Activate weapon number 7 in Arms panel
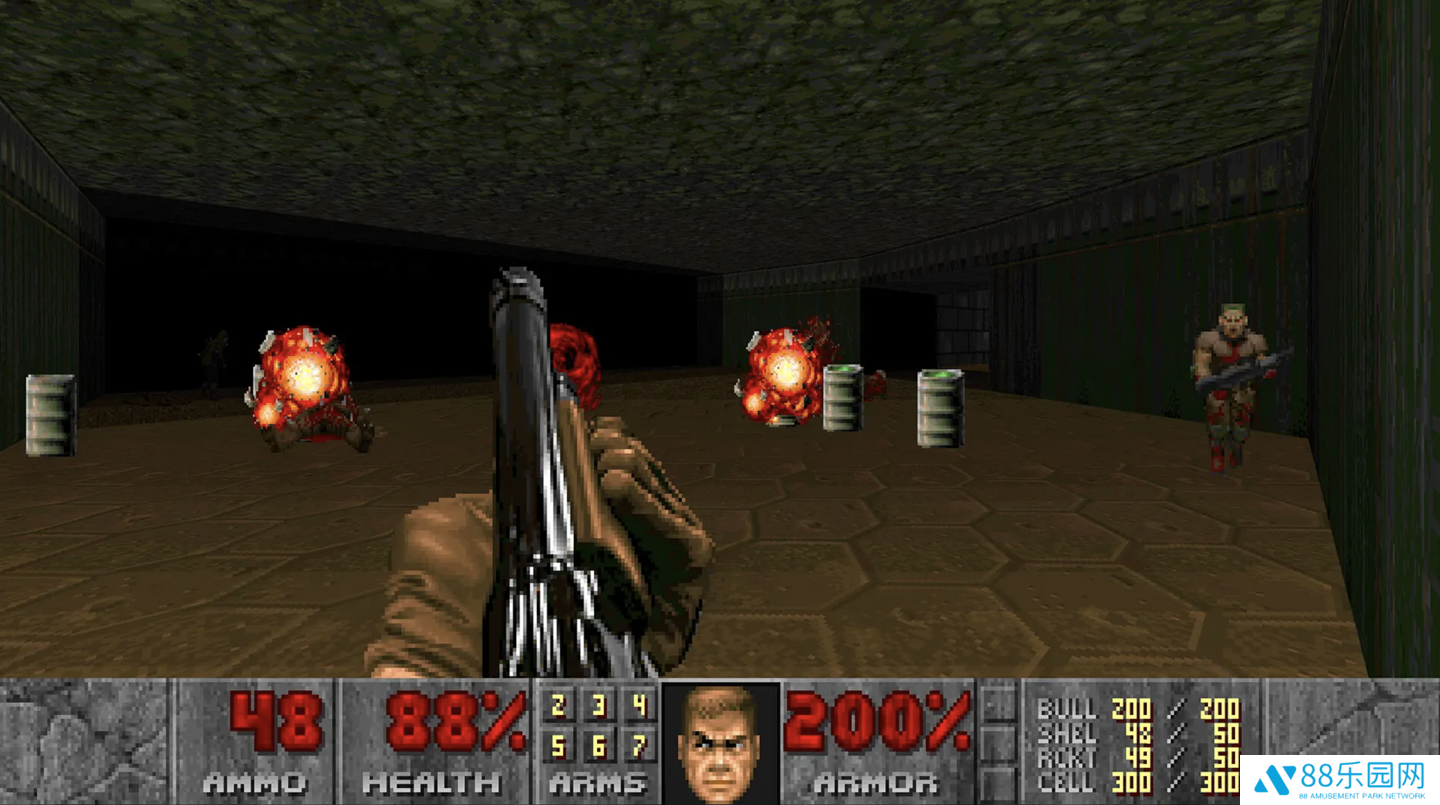1440x805 pixels. [x=639, y=745]
